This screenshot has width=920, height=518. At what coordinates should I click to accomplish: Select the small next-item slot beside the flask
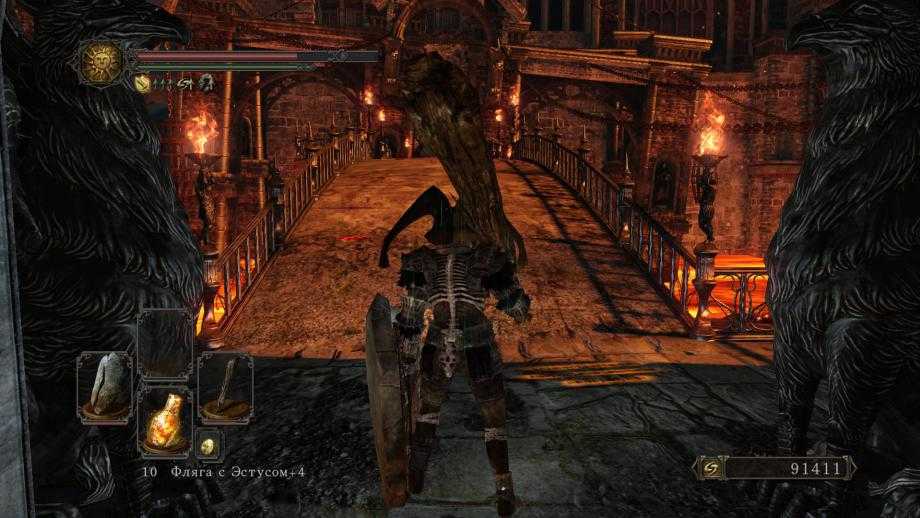208,446
